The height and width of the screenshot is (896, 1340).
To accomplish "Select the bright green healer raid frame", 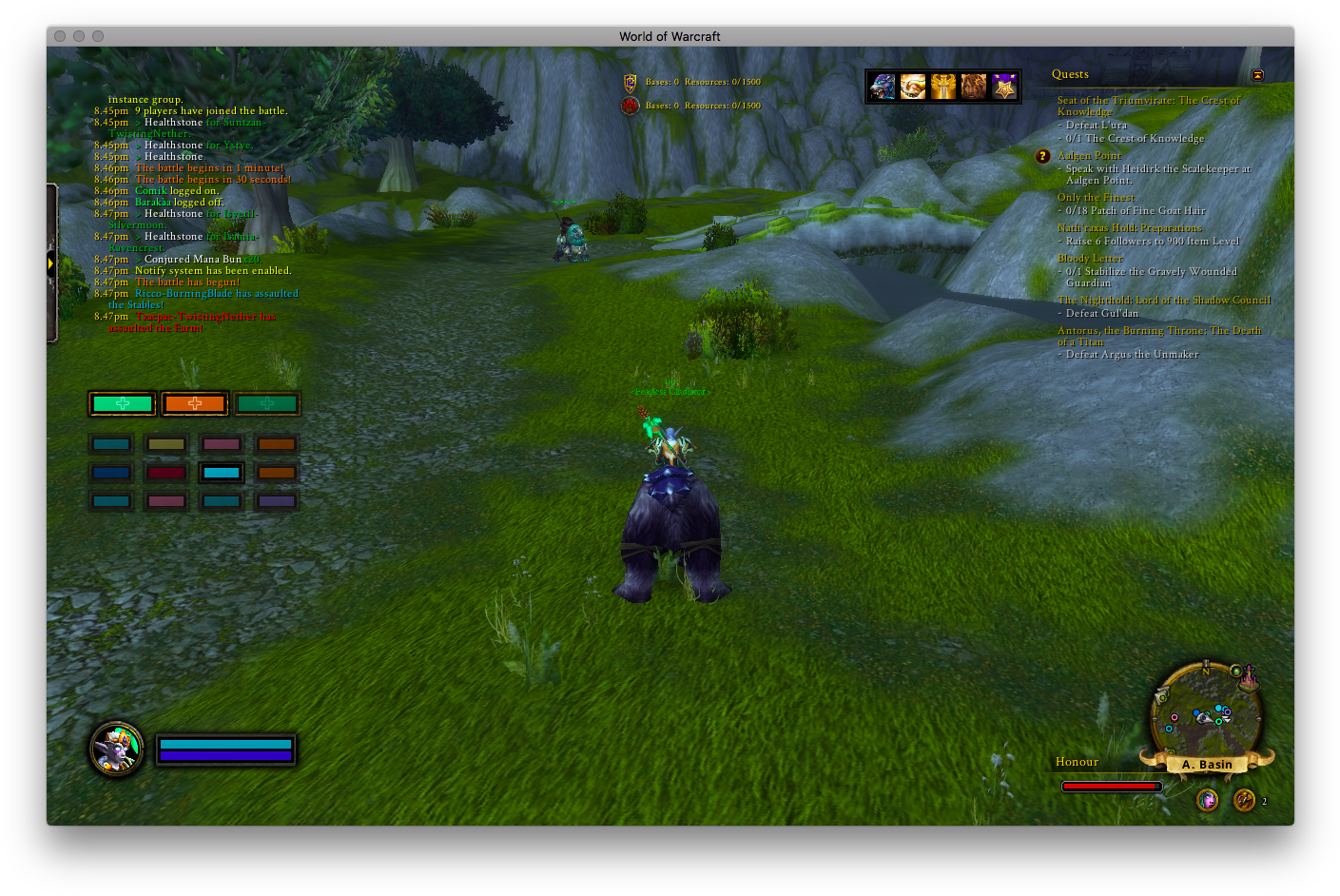I will click(x=123, y=404).
